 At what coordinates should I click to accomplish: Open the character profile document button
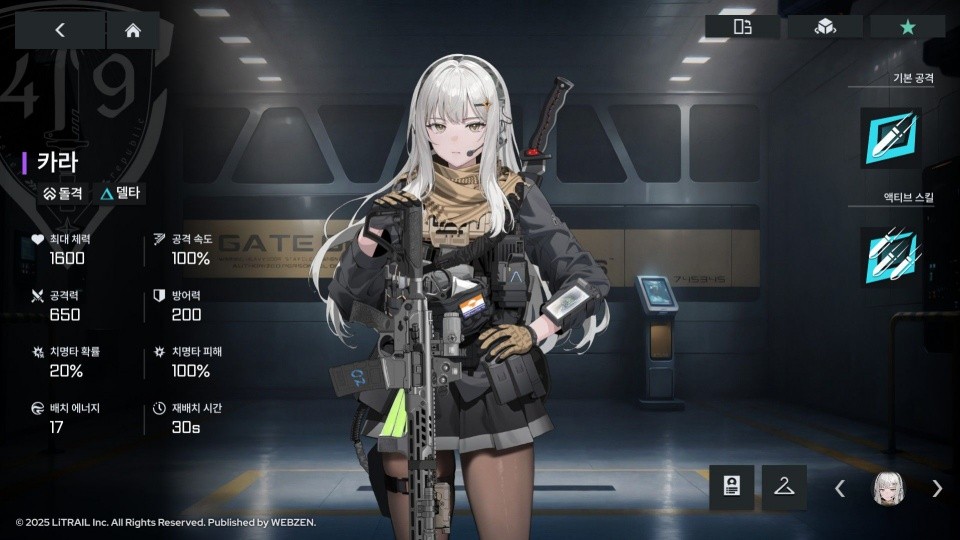coord(732,488)
